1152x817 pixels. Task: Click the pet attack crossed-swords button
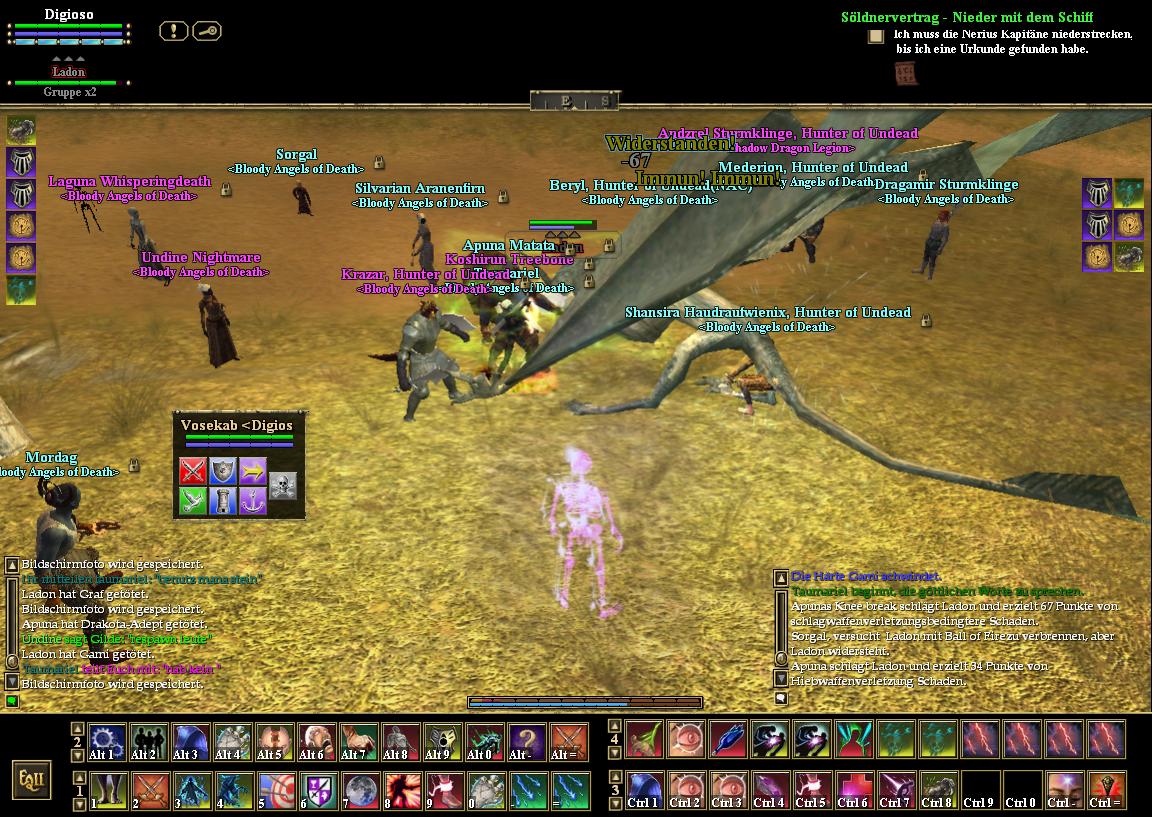pyautogui.click(x=193, y=471)
